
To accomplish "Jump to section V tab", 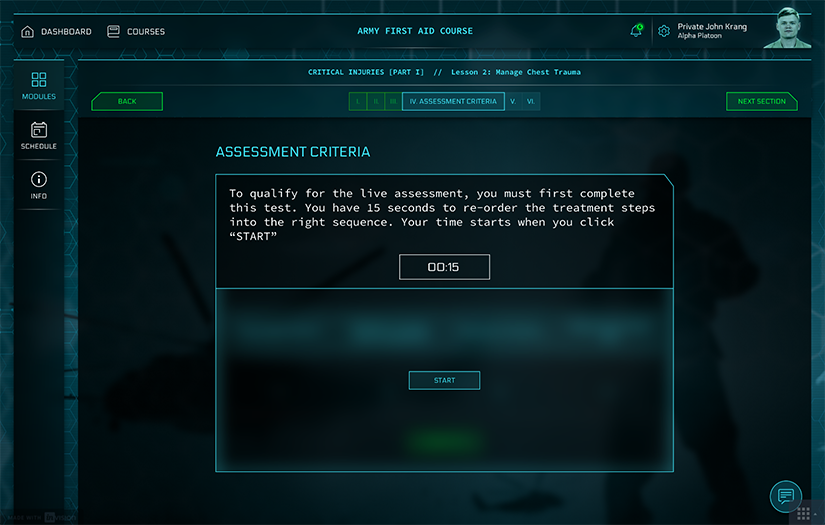I will [x=513, y=101].
